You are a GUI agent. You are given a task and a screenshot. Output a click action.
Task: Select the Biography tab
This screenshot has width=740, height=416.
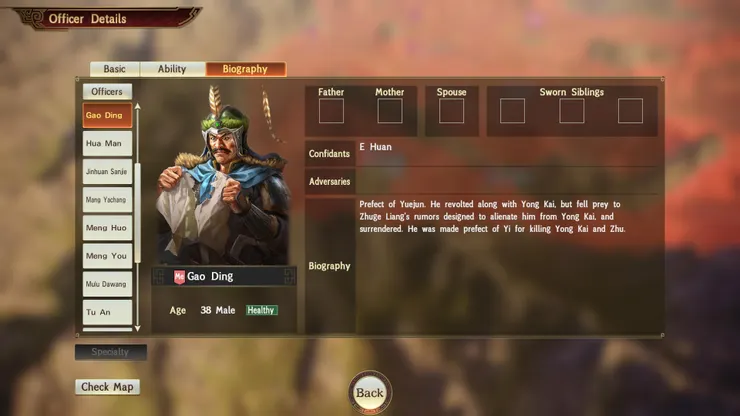pos(245,69)
